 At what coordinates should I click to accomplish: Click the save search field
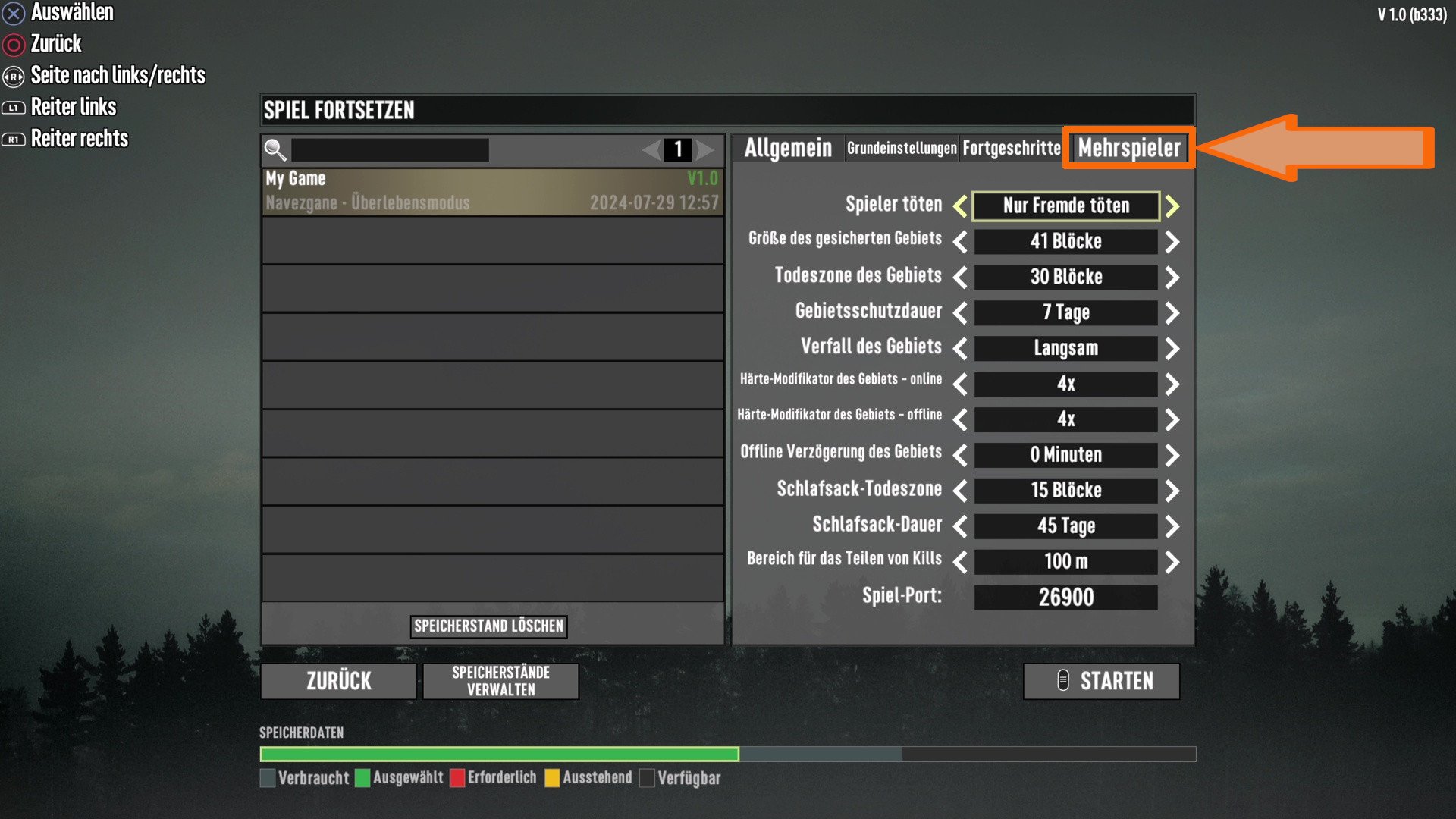(x=390, y=150)
